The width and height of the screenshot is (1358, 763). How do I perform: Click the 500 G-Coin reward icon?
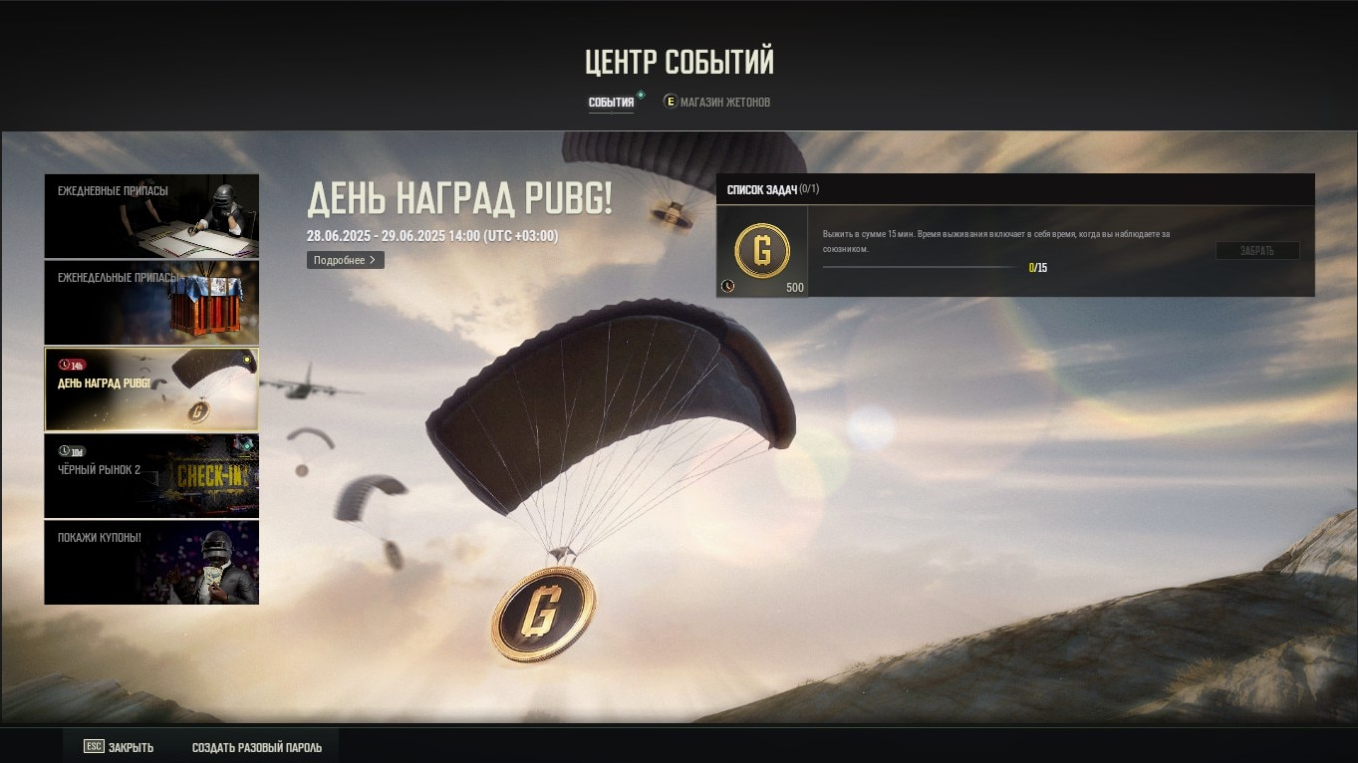(x=762, y=251)
